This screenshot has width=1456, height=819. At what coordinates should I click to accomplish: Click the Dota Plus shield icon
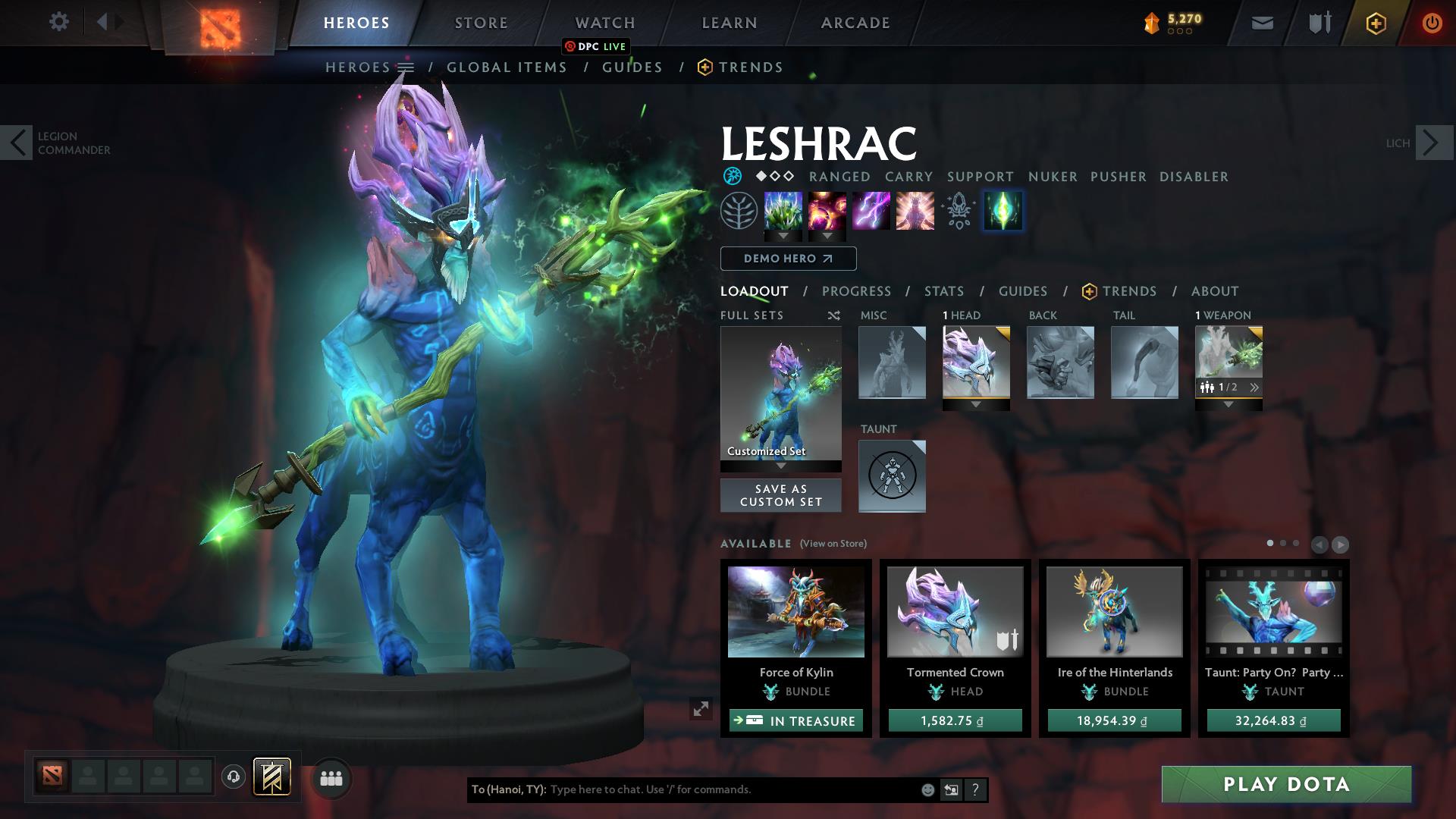[x=1375, y=22]
